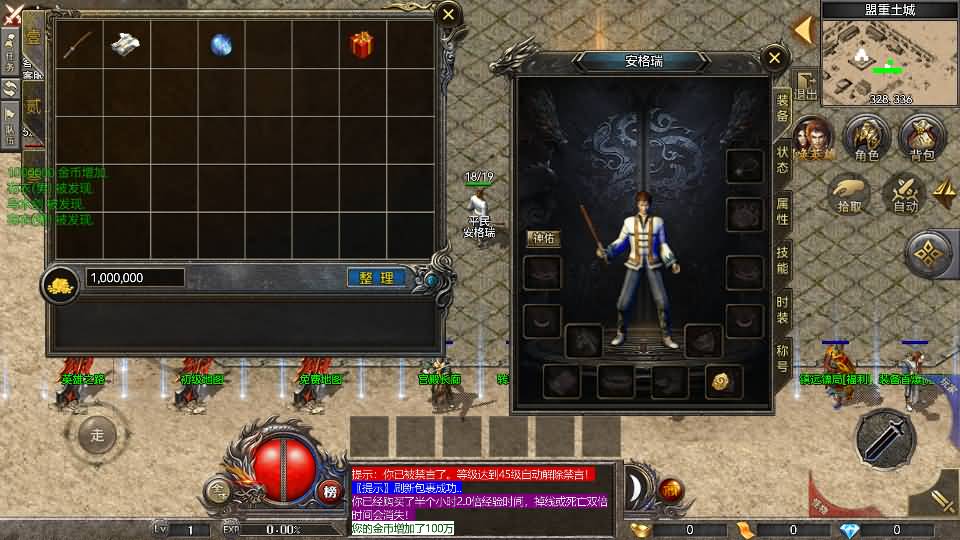This screenshot has width=960, height=540.
Task: Show the 时装 fashion tab
Action: point(783,310)
